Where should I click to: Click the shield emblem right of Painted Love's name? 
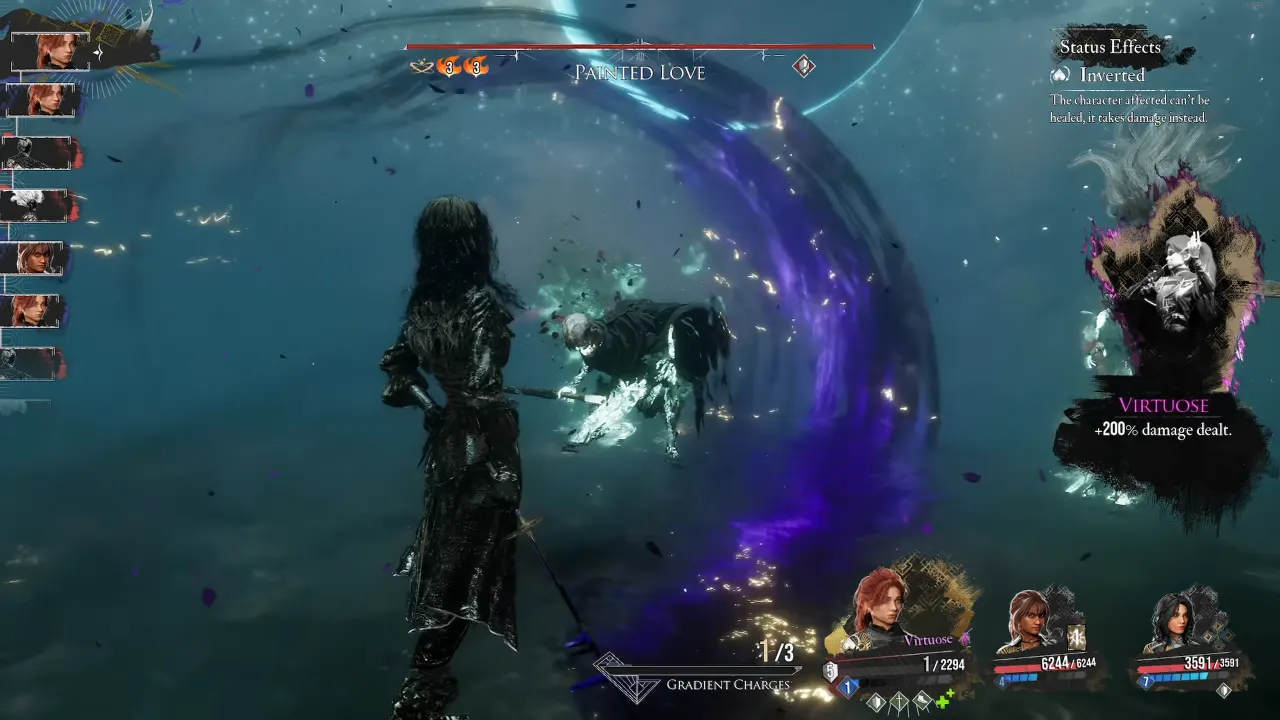pyautogui.click(x=802, y=66)
